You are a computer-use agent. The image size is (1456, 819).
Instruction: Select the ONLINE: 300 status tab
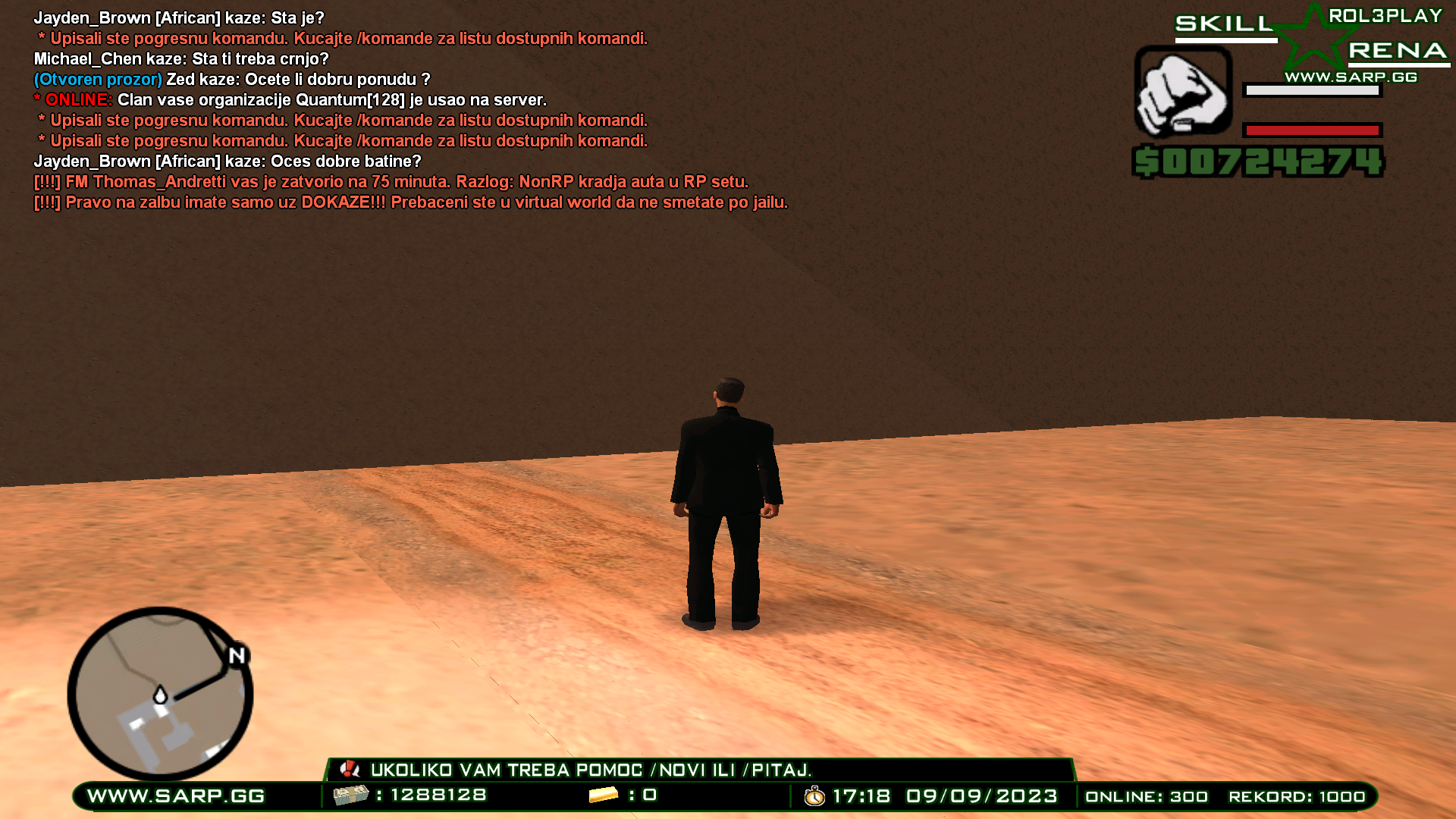[1145, 796]
